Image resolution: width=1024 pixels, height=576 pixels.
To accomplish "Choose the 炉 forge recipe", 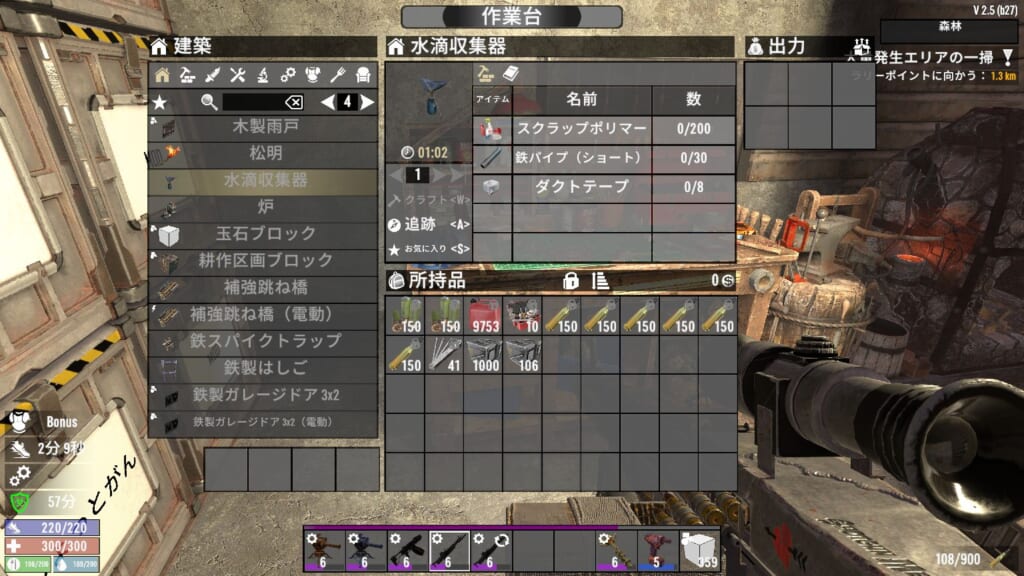I will pos(265,207).
